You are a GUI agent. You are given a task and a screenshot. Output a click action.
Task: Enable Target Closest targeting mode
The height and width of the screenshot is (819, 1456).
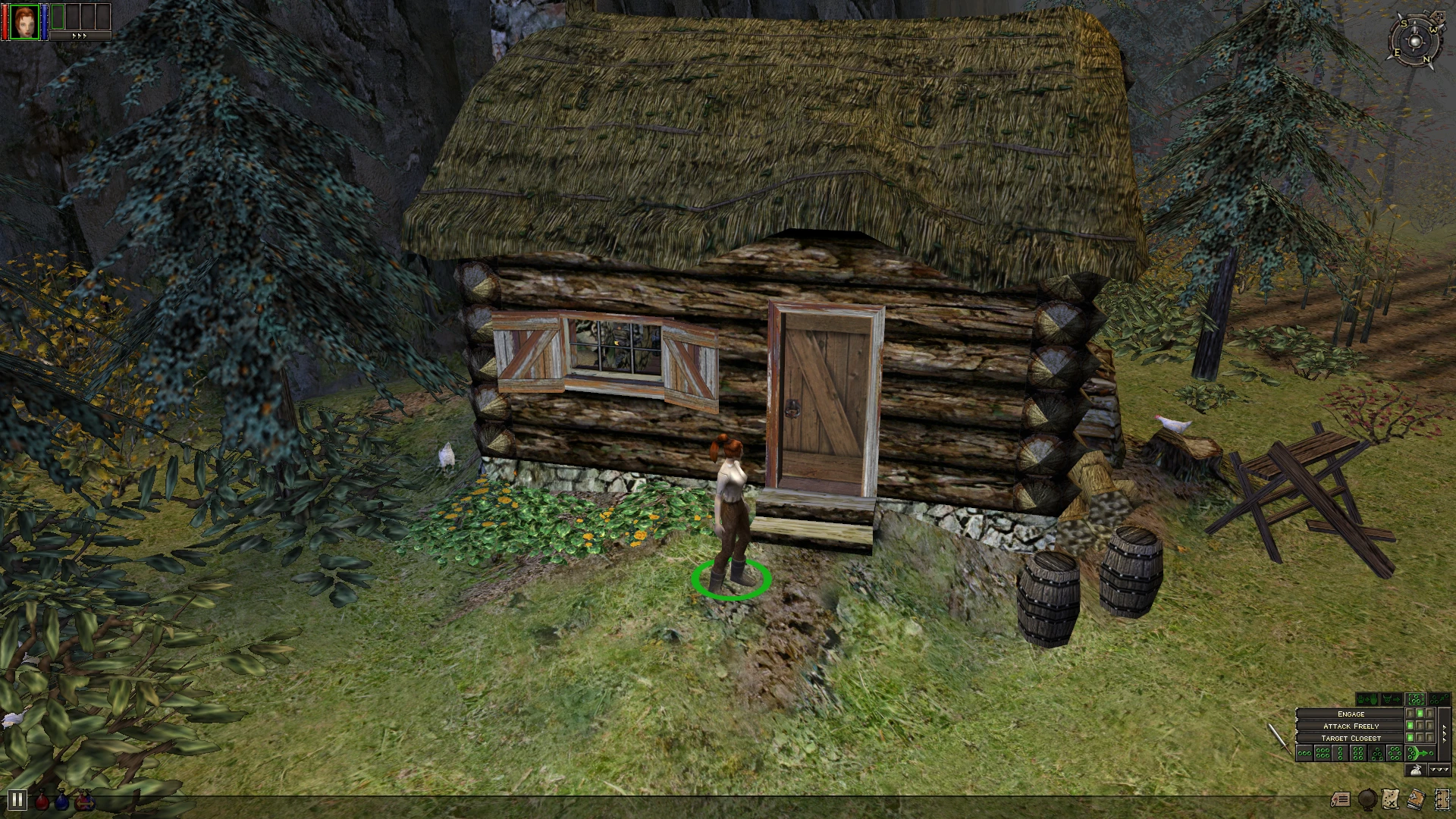coord(1350,738)
